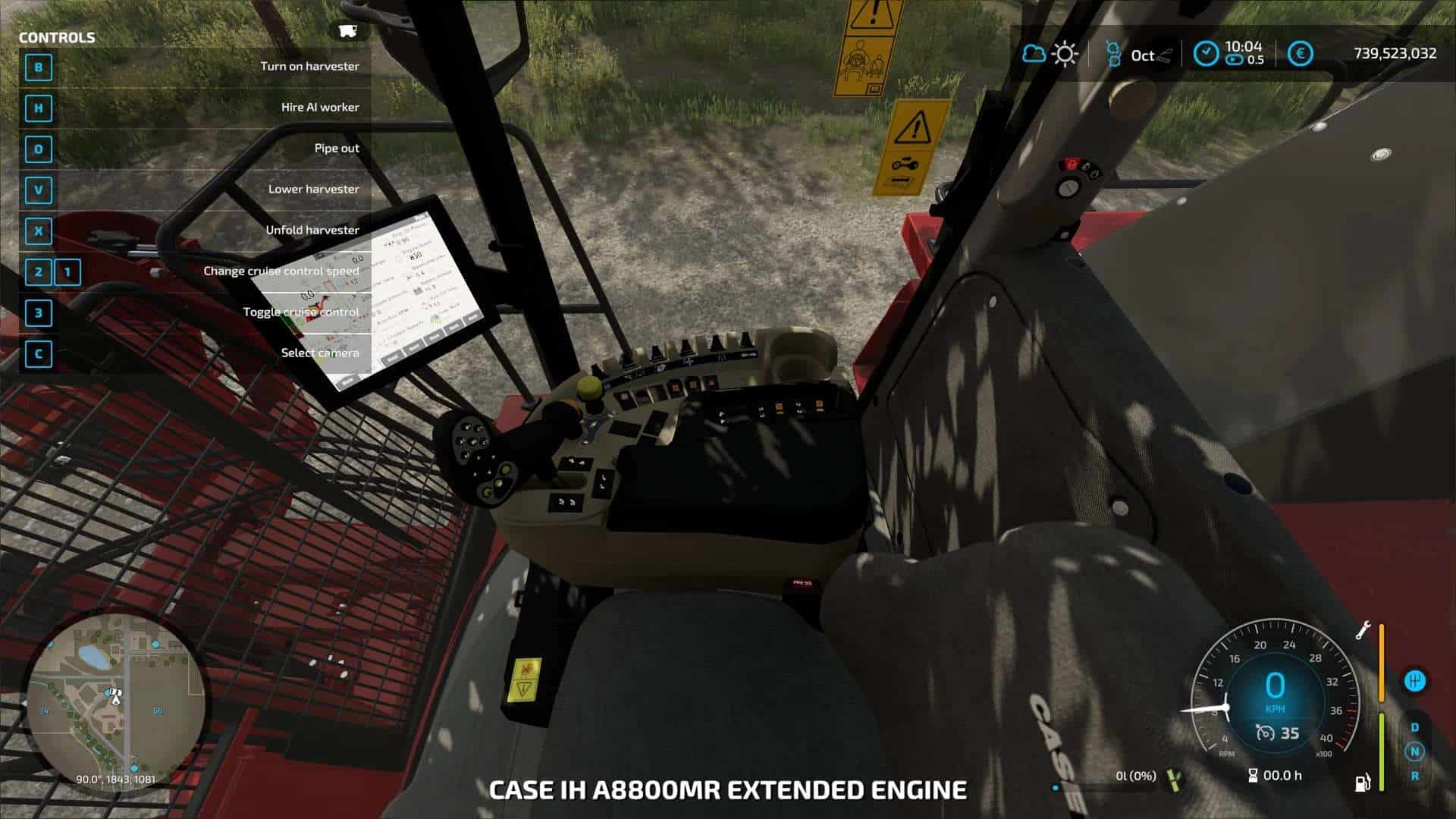Click the wrench maintenance icon
The width and height of the screenshot is (1456, 819).
coord(1363,630)
